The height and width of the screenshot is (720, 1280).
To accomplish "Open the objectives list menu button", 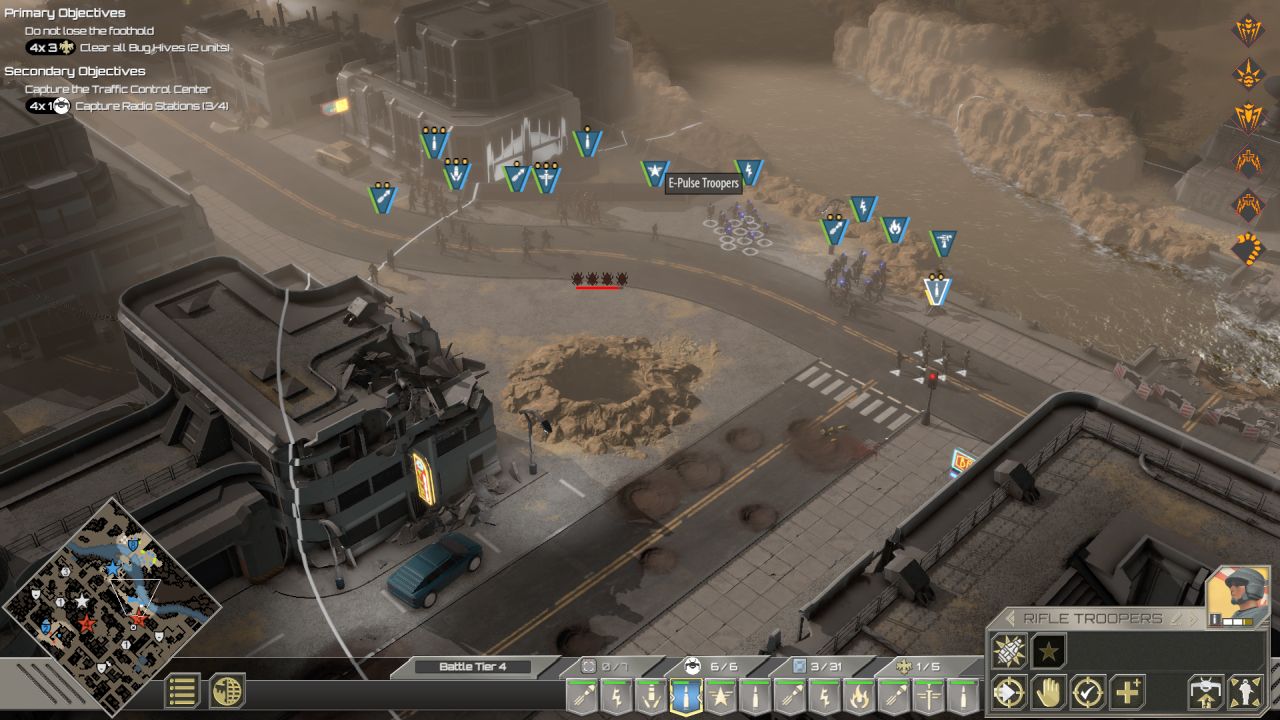I will [182, 691].
